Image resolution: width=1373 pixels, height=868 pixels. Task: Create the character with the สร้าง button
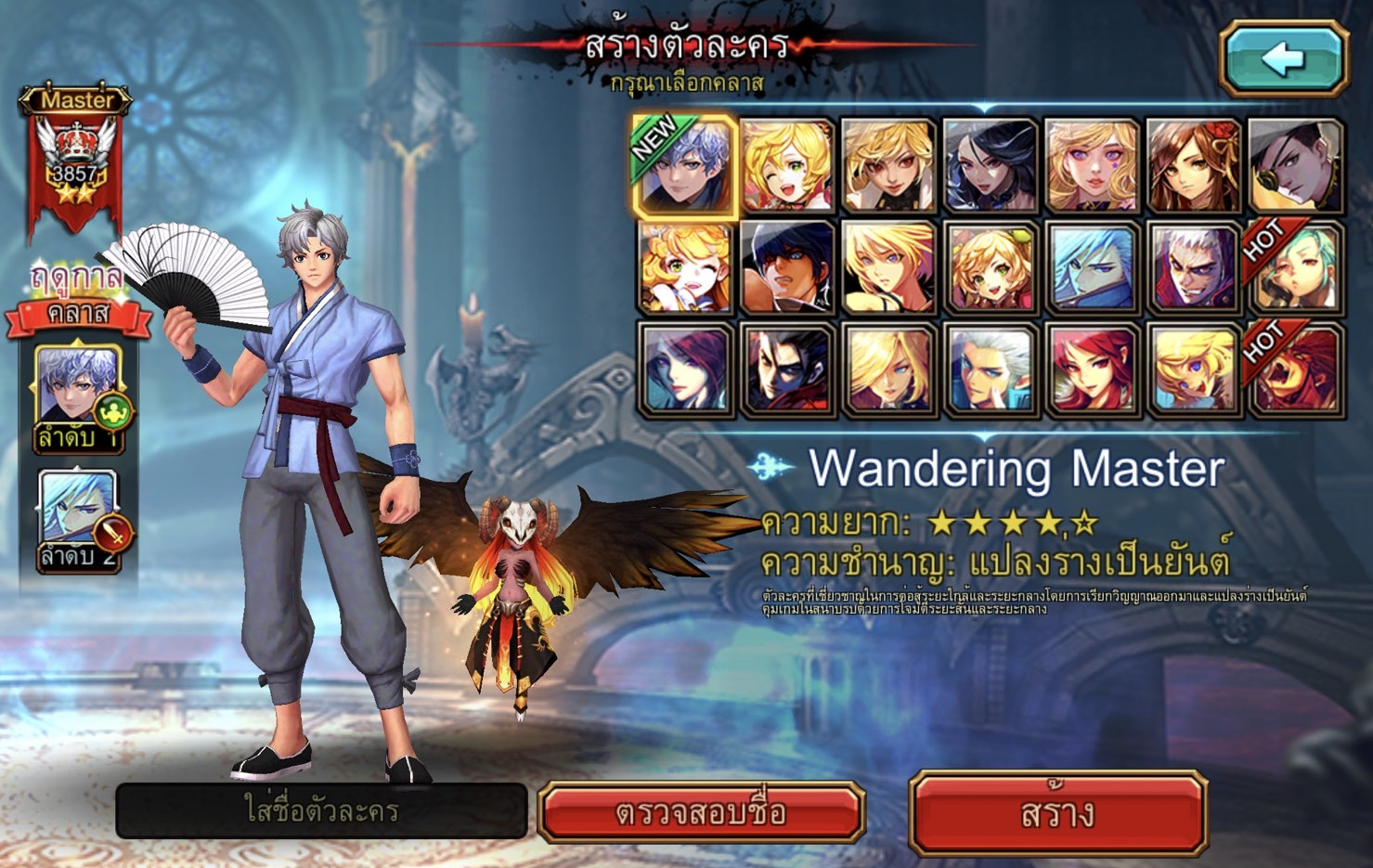1058,813
